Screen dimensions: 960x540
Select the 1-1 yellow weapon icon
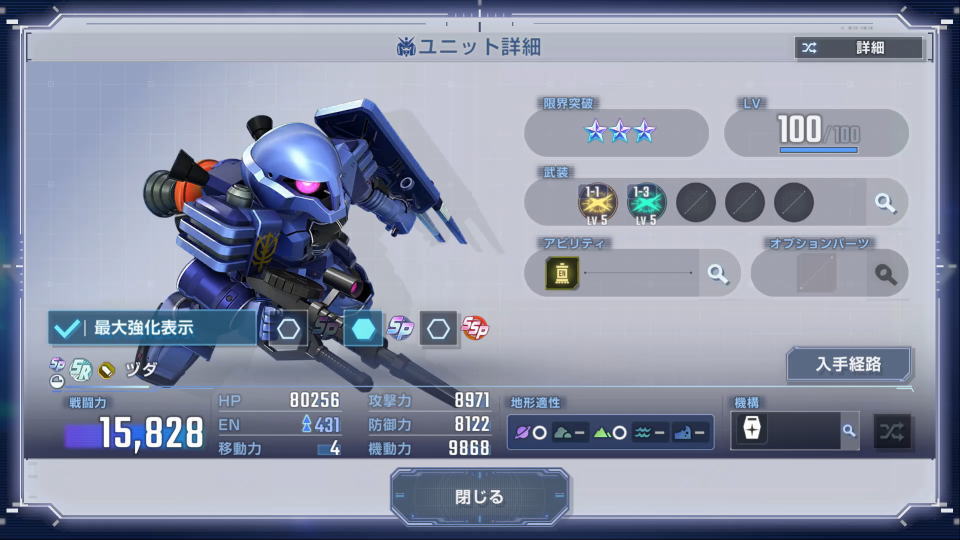point(597,202)
